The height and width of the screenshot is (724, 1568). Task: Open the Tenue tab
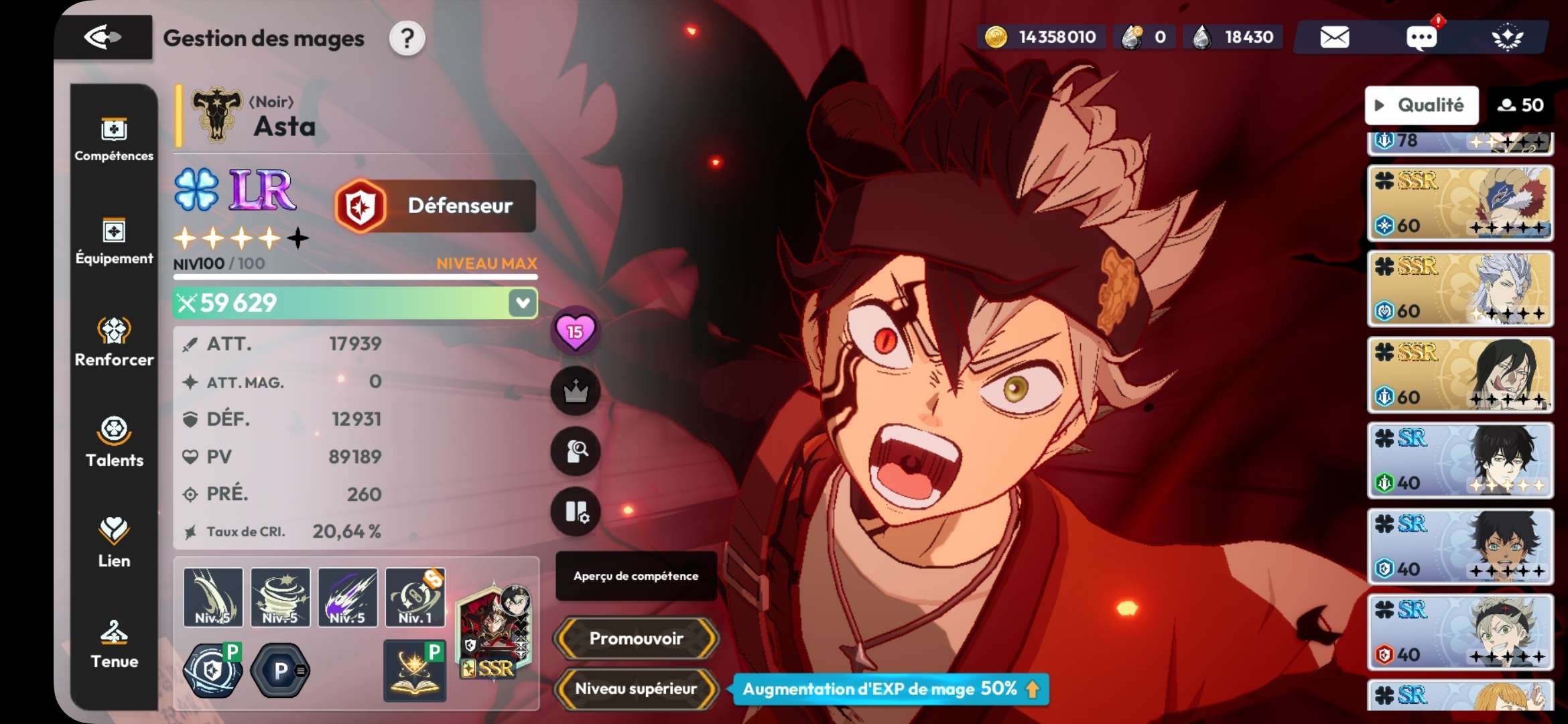coord(114,644)
